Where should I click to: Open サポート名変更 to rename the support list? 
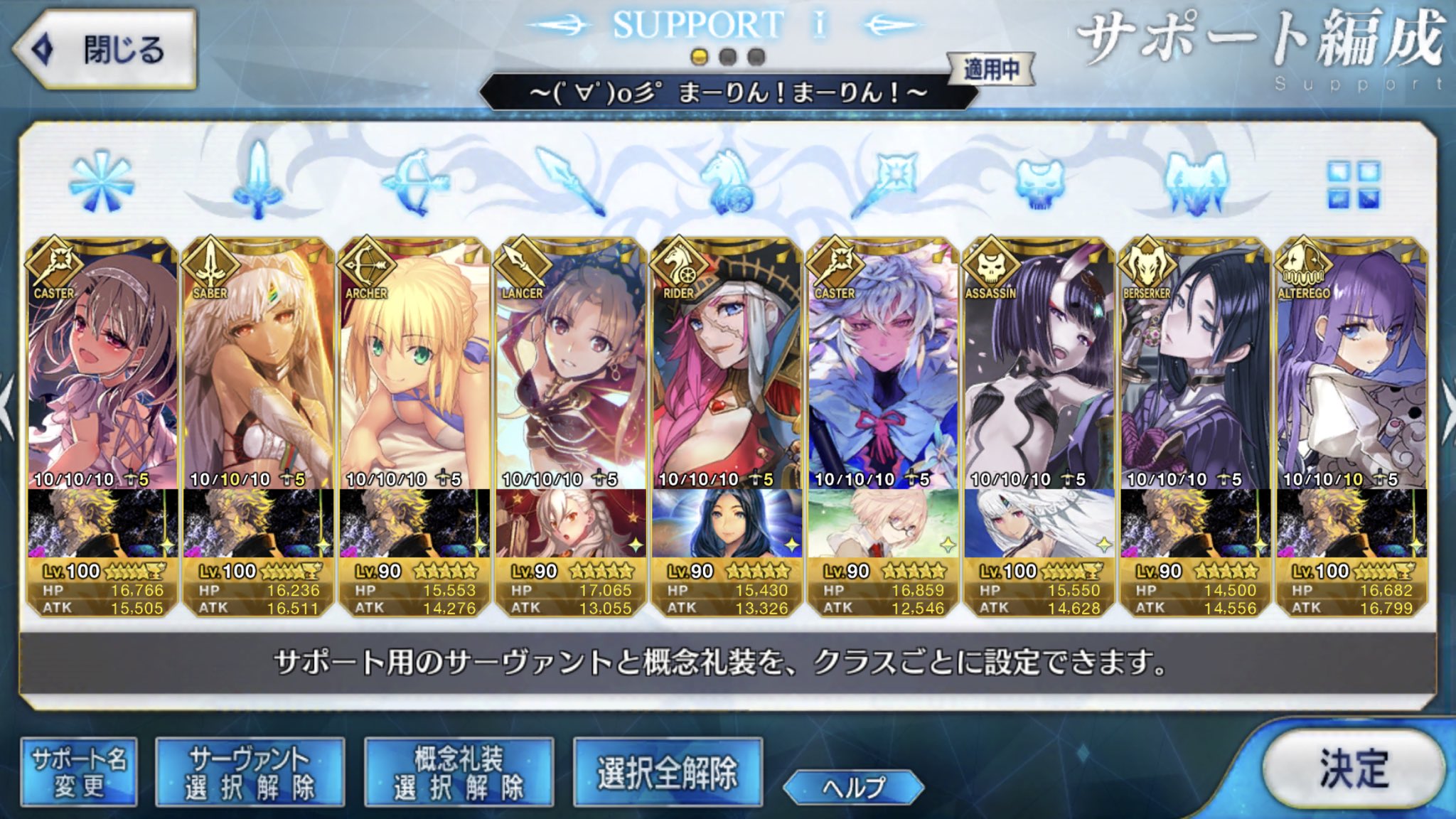(78, 770)
